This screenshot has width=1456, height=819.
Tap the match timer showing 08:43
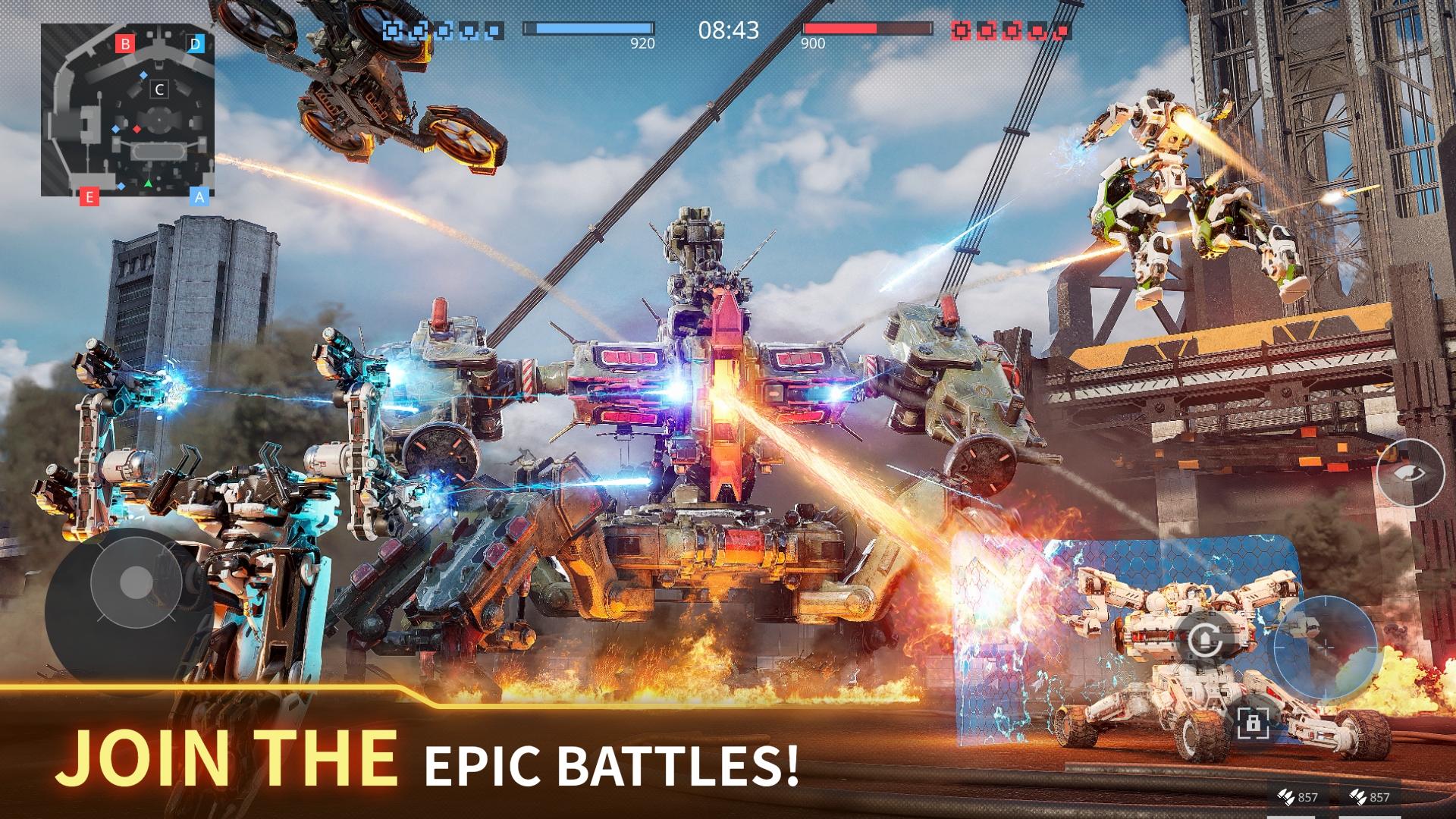(x=727, y=32)
